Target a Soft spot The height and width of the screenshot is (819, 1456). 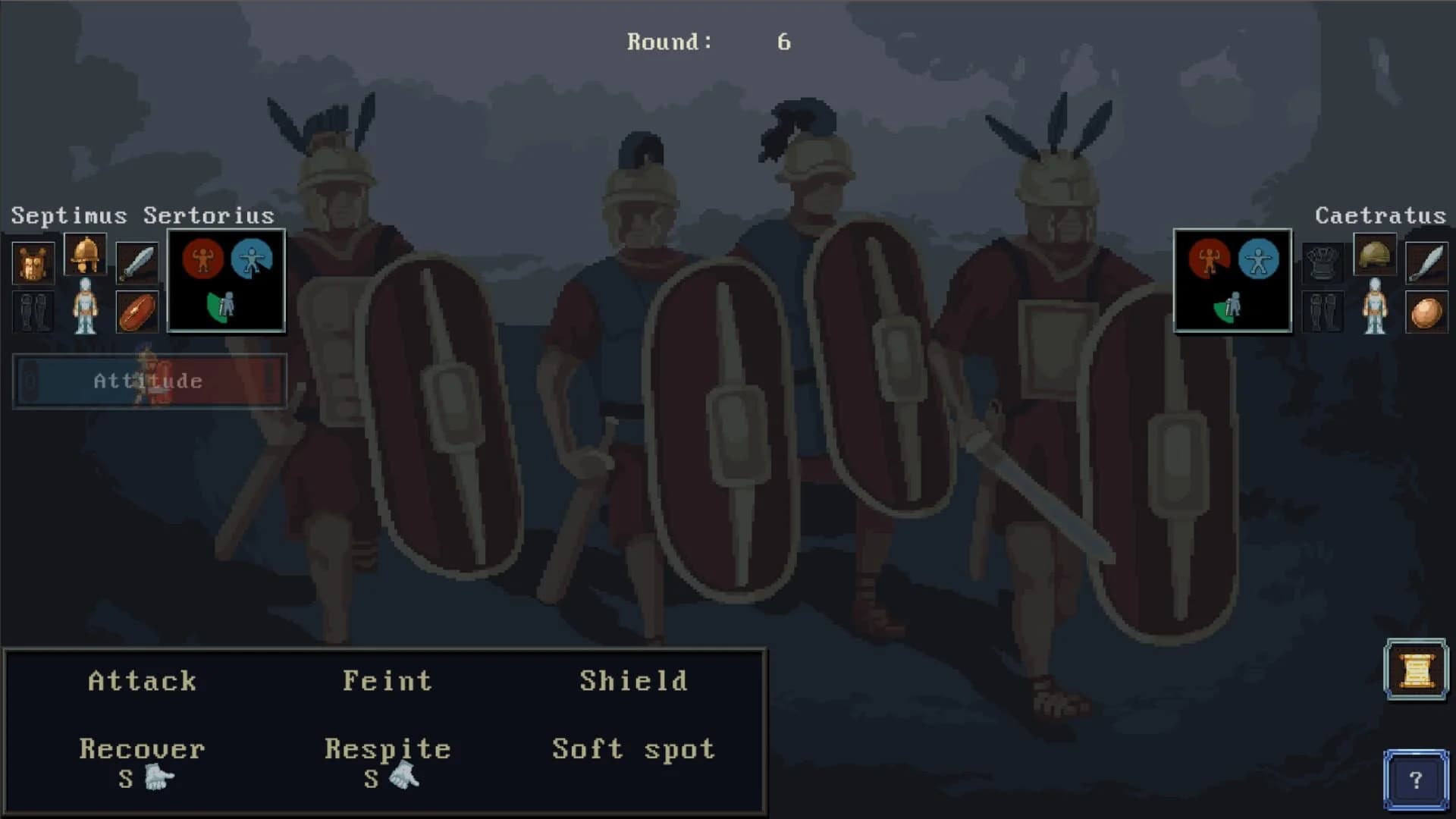pyautogui.click(x=632, y=749)
